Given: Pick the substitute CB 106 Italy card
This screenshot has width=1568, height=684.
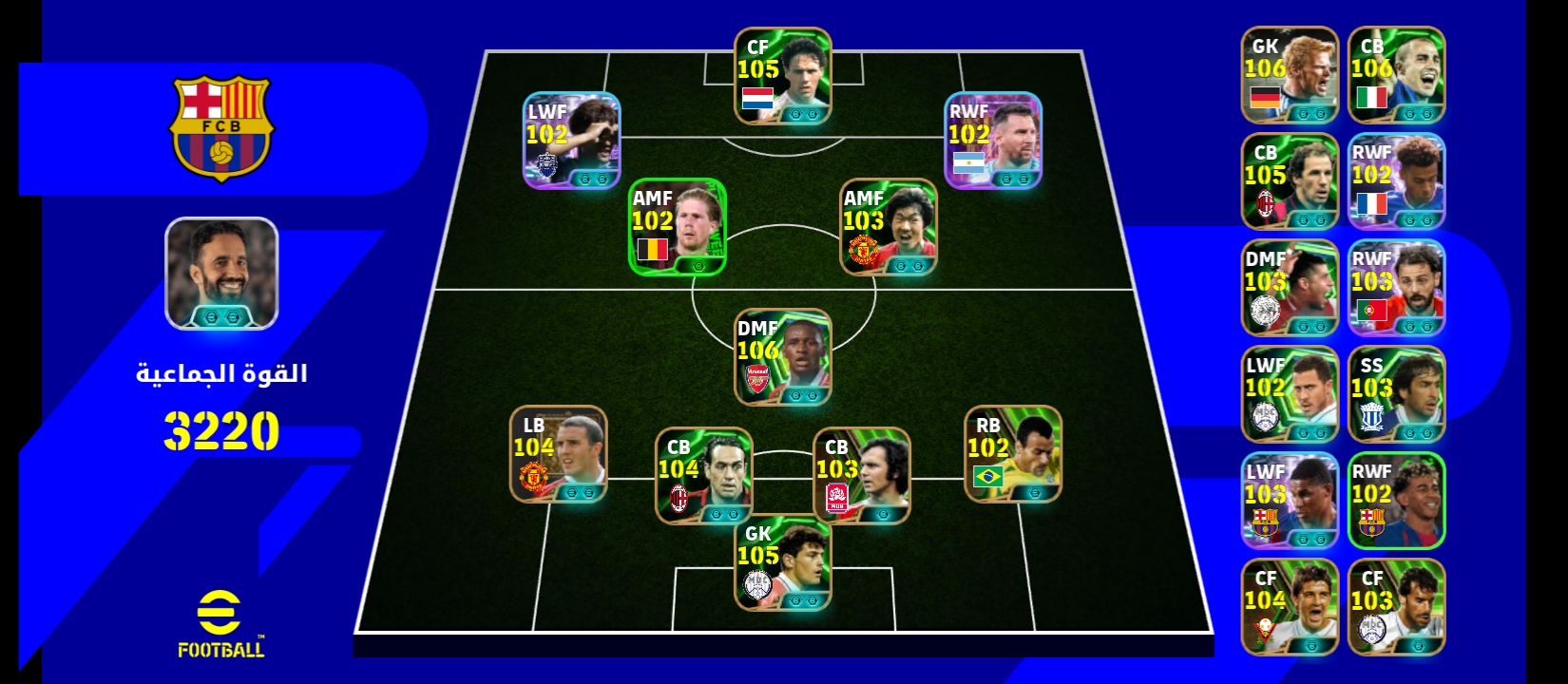Looking at the screenshot, I should (x=1396, y=75).
